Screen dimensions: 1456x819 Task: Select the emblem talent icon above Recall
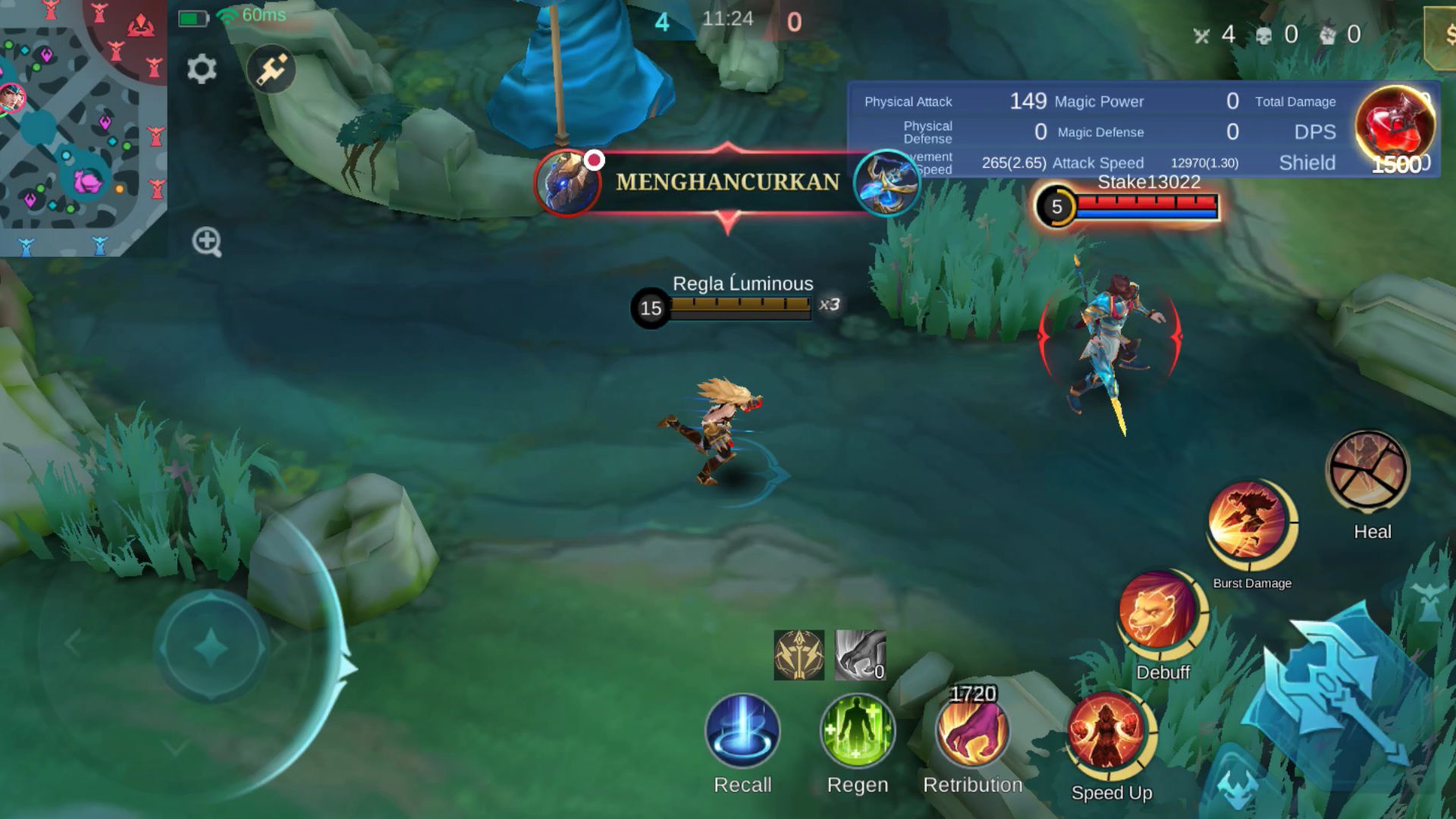coord(799,654)
